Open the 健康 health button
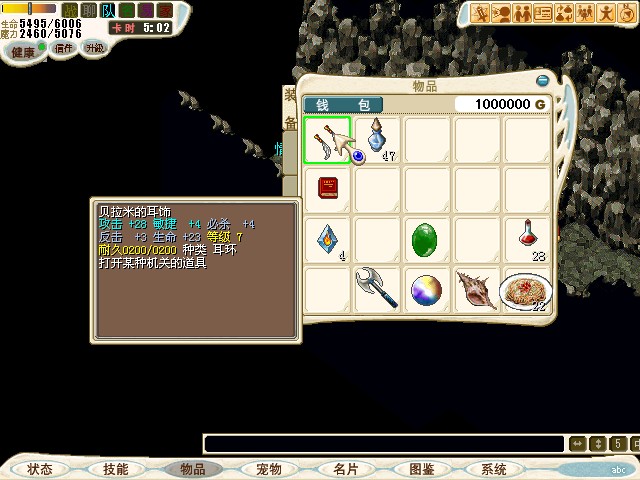This screenshot has width=640, height=480. 26,50
